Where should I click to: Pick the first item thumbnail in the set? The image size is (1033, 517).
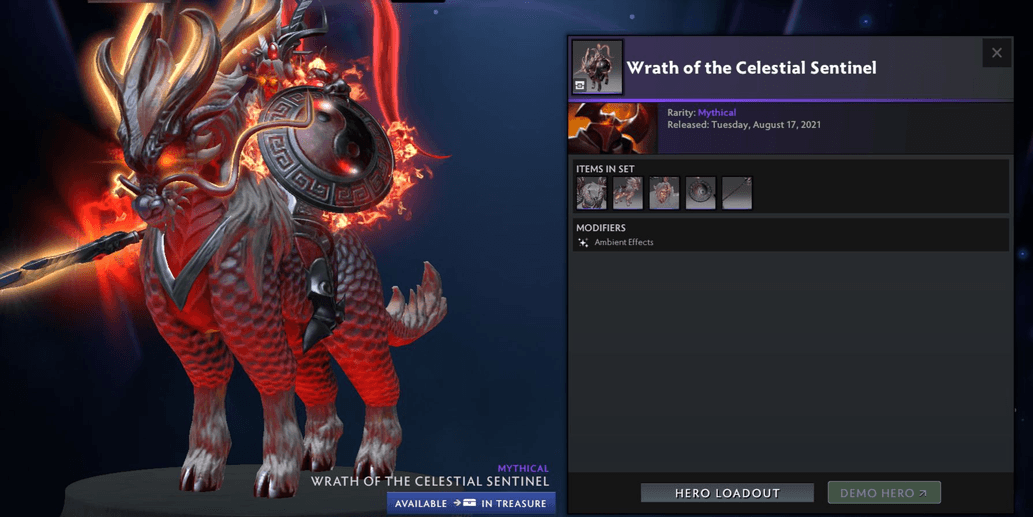(x=591, y=193)
